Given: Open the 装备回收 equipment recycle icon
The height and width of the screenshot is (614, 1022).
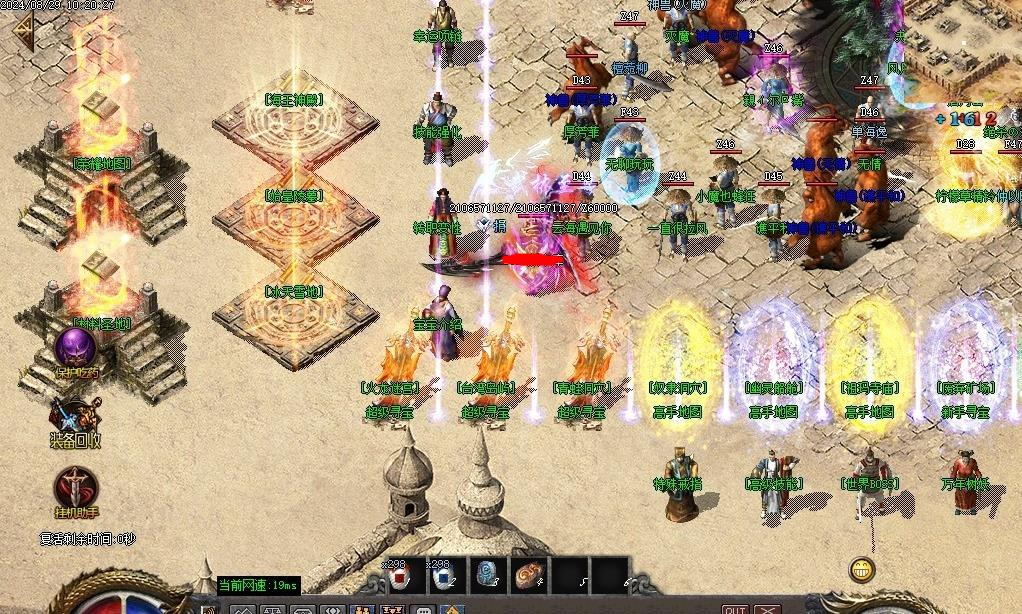Looking at the screenshot, I should 75,418.
